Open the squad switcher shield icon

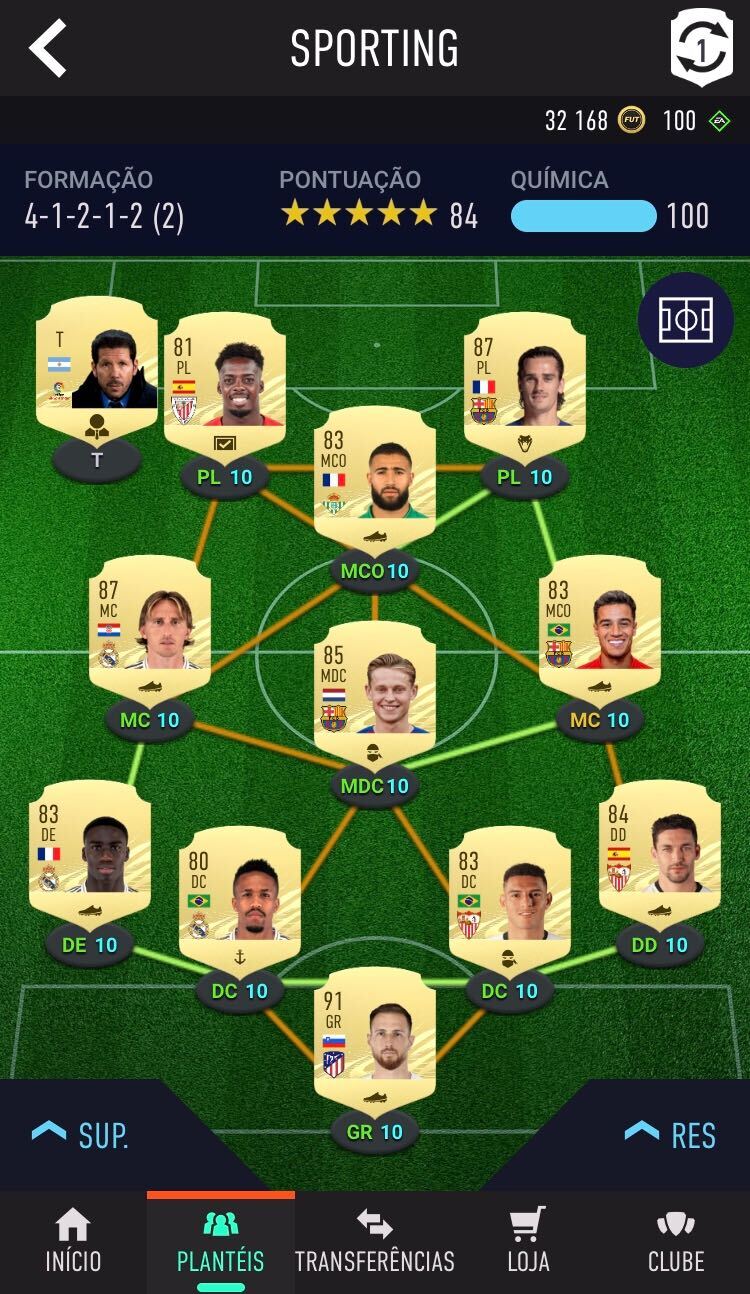pyautogui.click(x=701, y=47)
